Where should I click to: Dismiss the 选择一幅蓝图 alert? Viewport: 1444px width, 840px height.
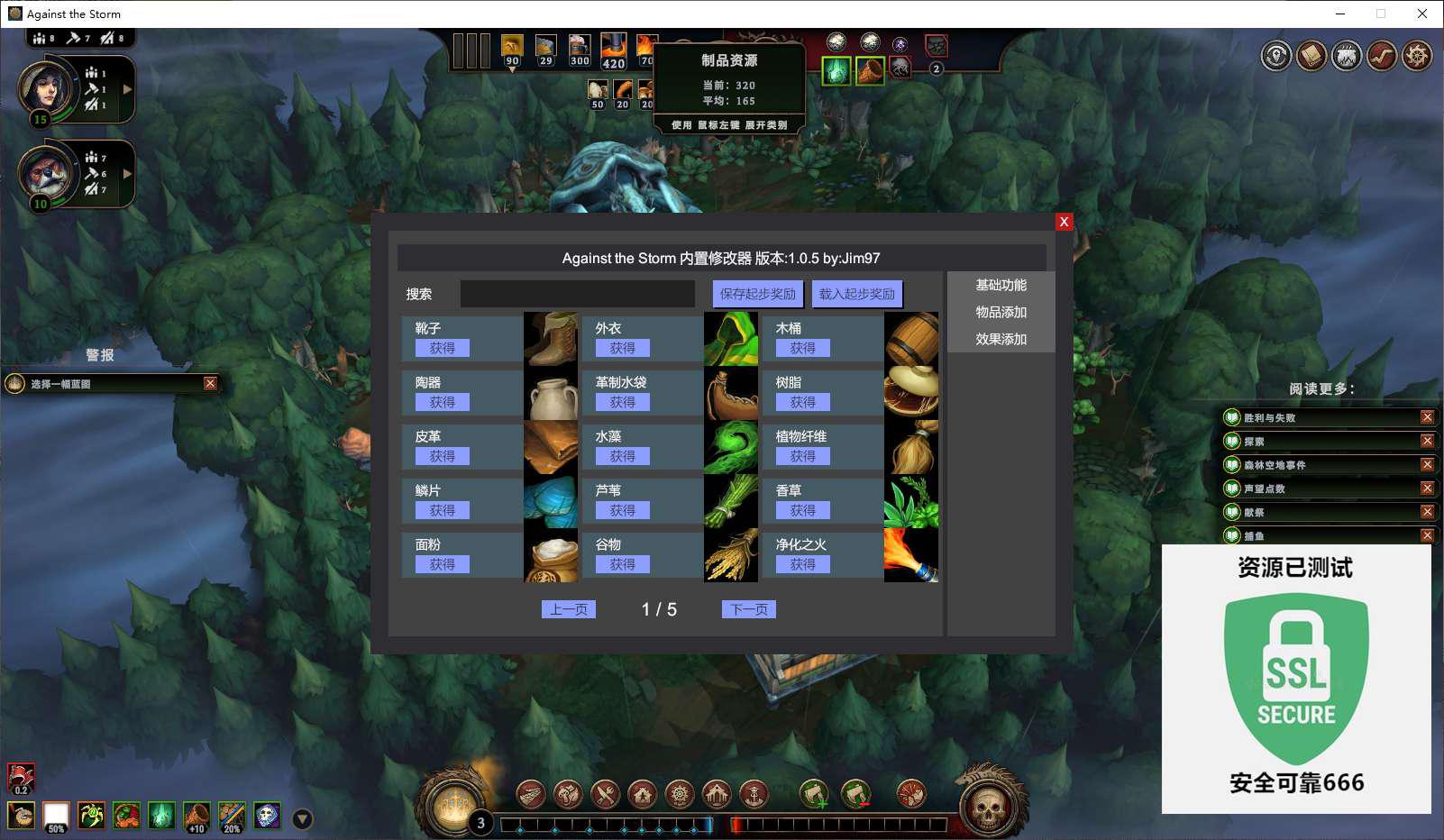[210, 383]
